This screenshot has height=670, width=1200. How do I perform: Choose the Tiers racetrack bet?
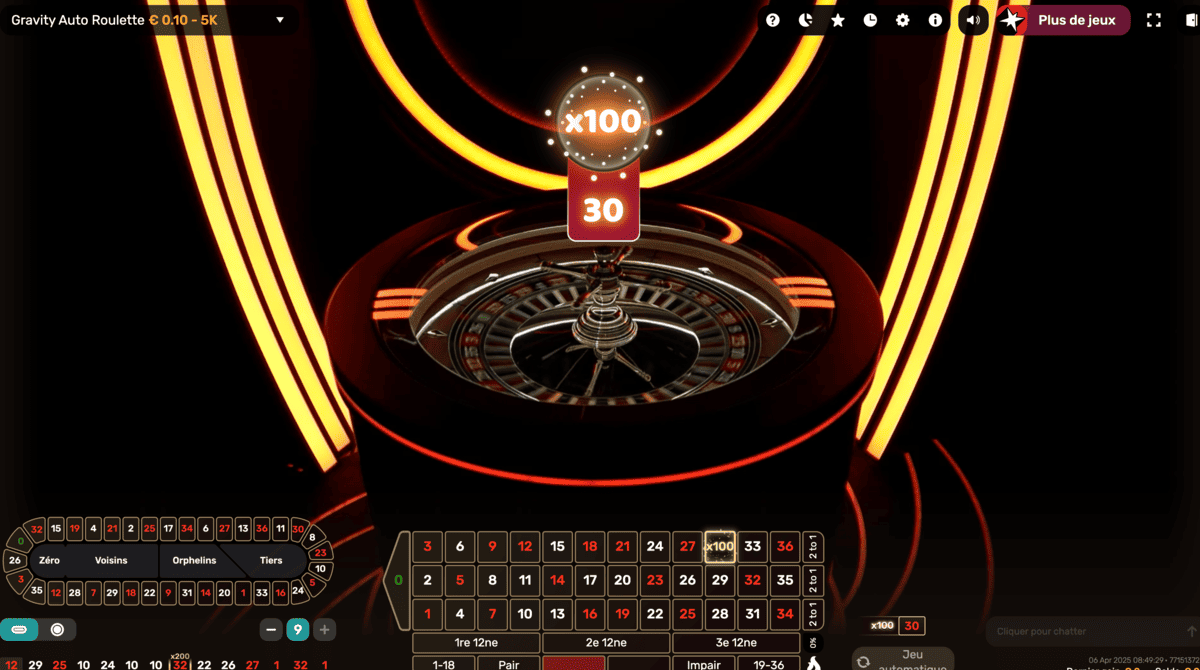coord(271,561)
